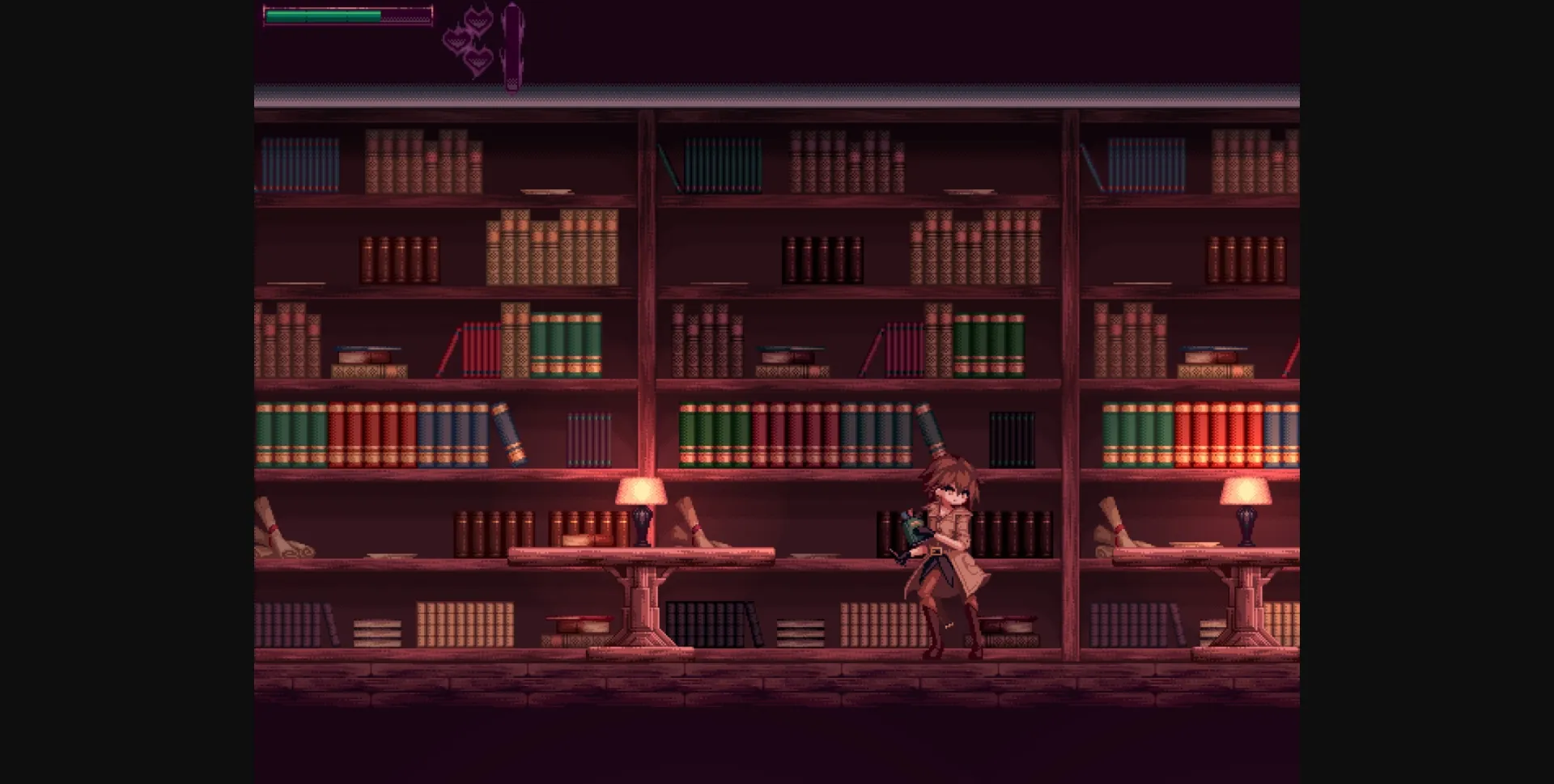Click the lowest flaming heart icon

pos(479,61)
